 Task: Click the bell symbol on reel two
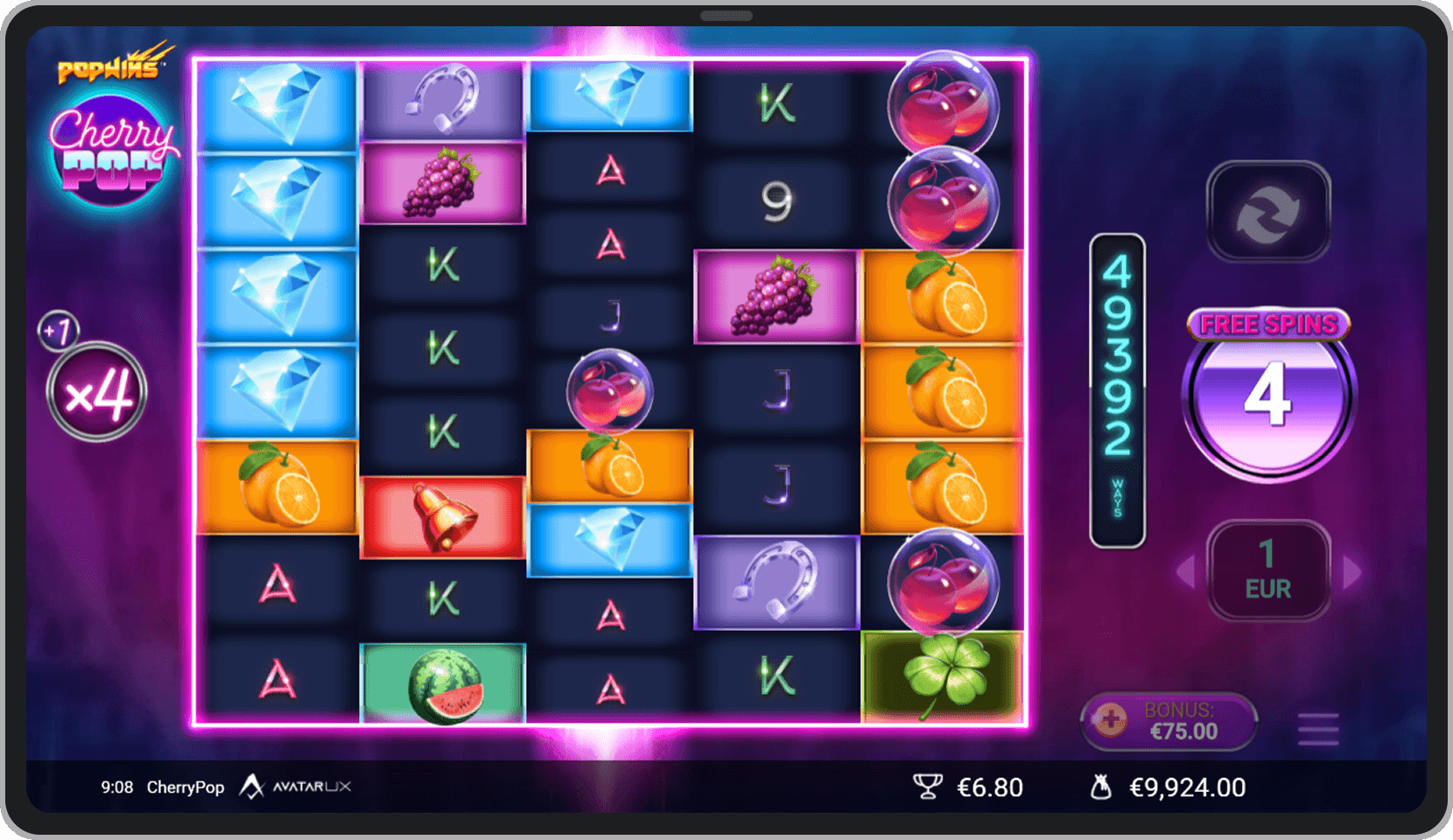[x=444, y=514]
